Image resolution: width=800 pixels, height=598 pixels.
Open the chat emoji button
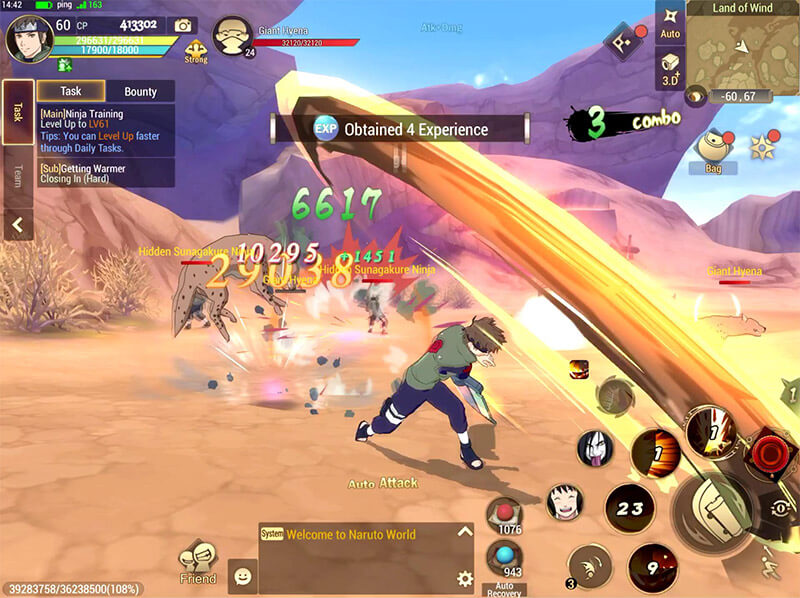(x=241, y=576)
